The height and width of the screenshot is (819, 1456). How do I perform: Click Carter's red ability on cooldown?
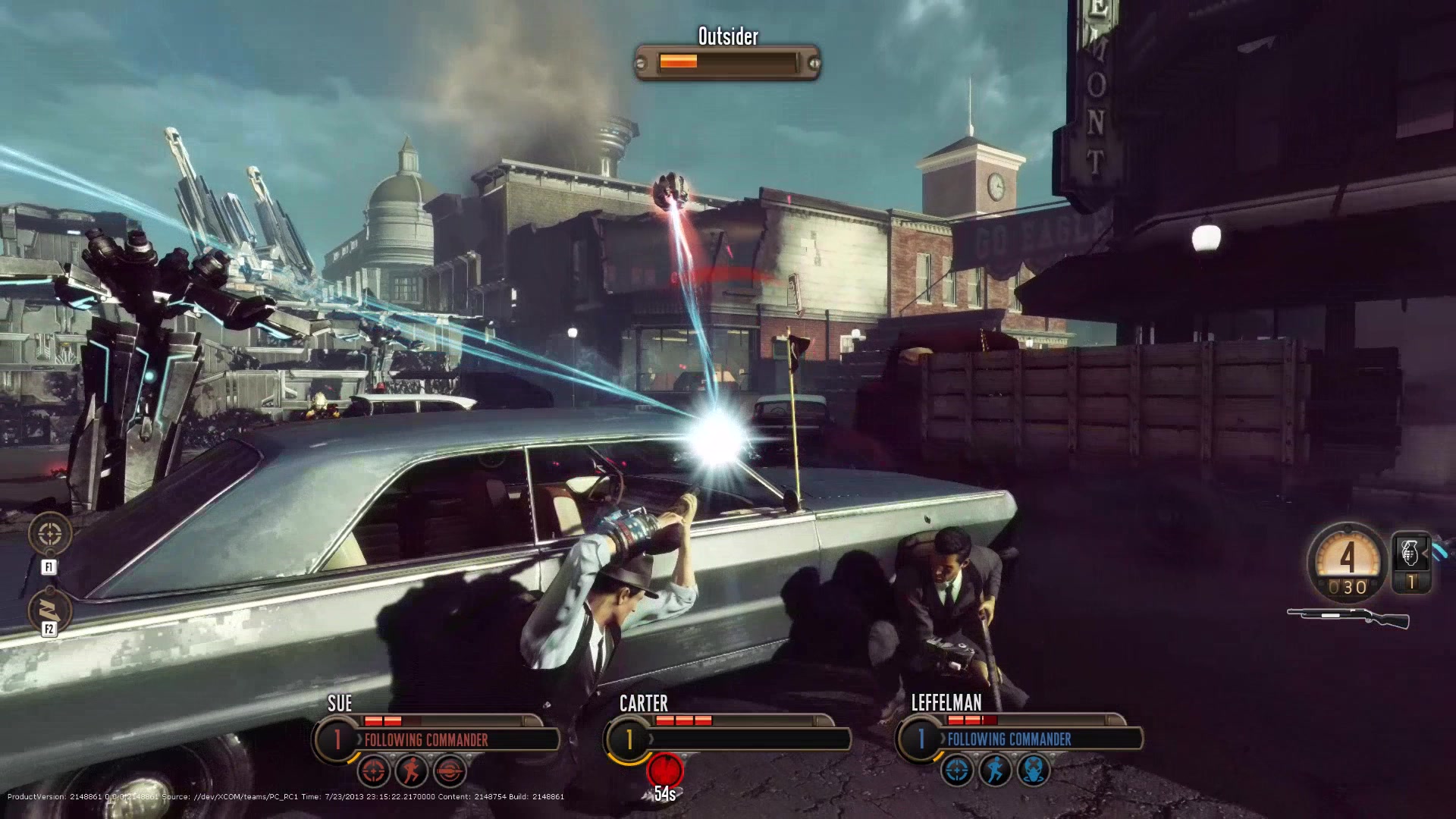point(665,770)
